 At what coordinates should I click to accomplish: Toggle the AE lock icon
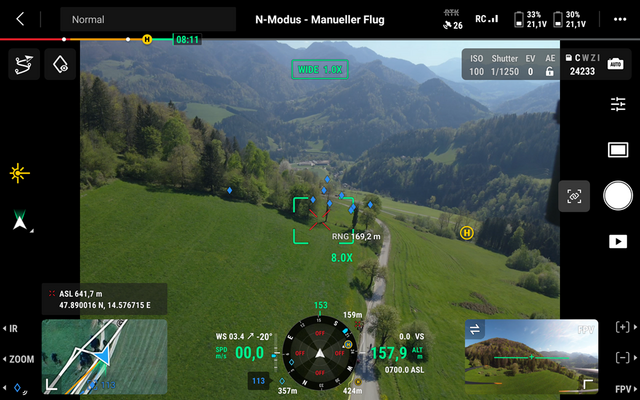tap(550, 72)
